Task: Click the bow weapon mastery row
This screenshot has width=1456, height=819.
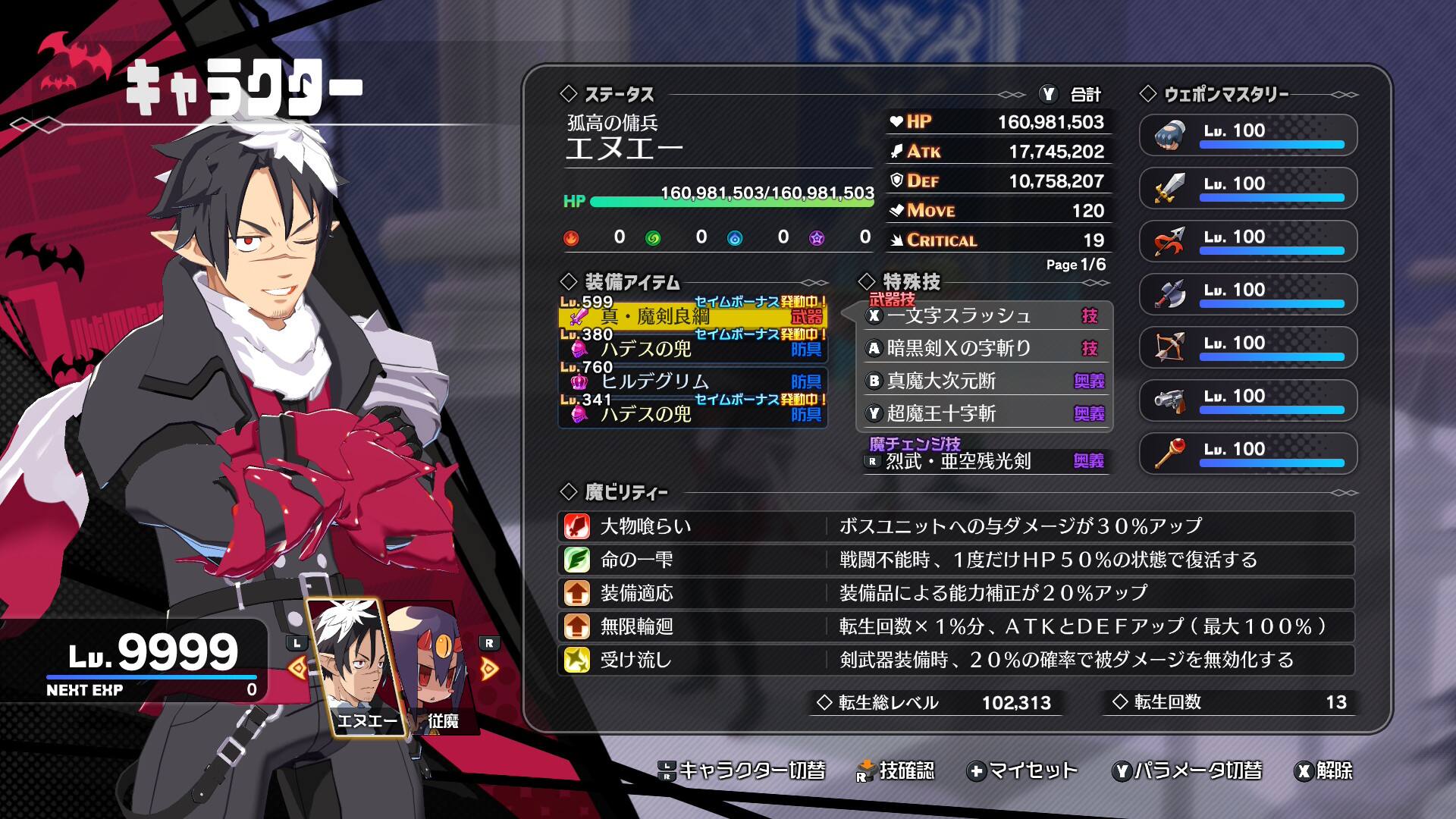Action: click(x=1247, y=347)
